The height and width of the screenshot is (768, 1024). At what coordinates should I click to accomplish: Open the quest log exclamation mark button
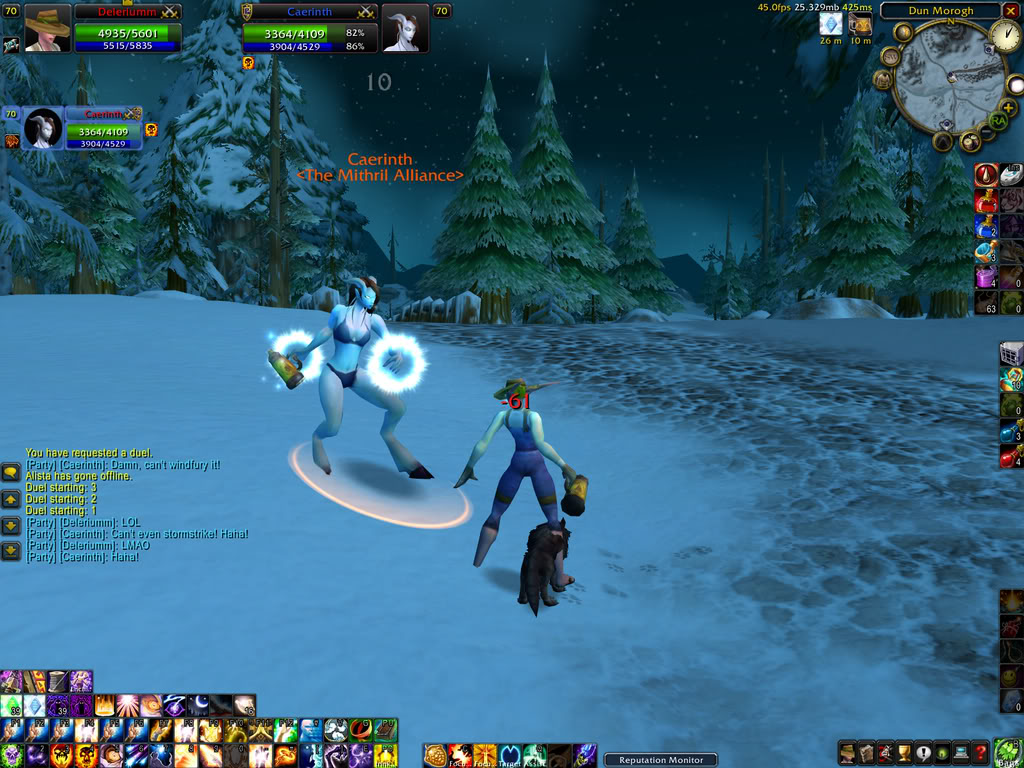click(x=925, y=753)
